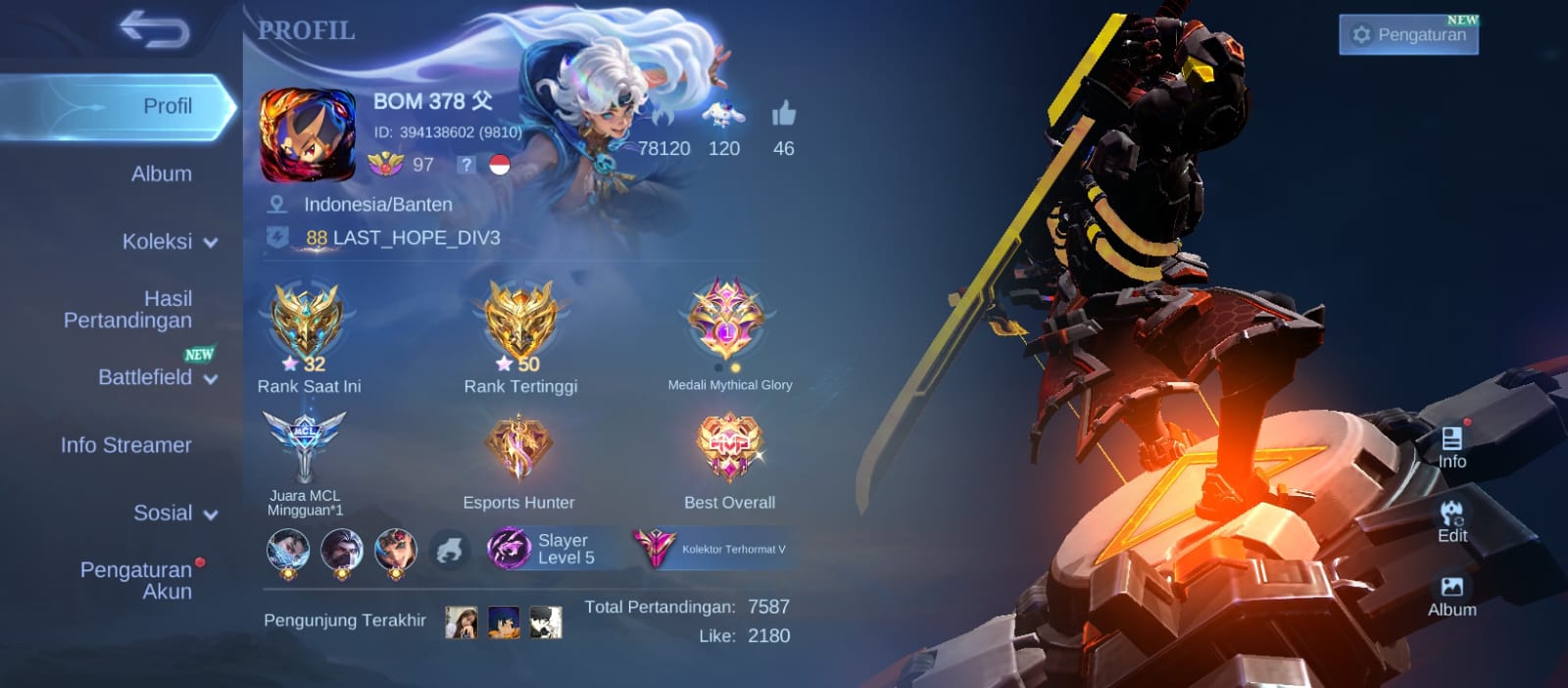Switch to Info Streamer tab
The width and height of the screenshot is (1568, 688).
[126, 445]
